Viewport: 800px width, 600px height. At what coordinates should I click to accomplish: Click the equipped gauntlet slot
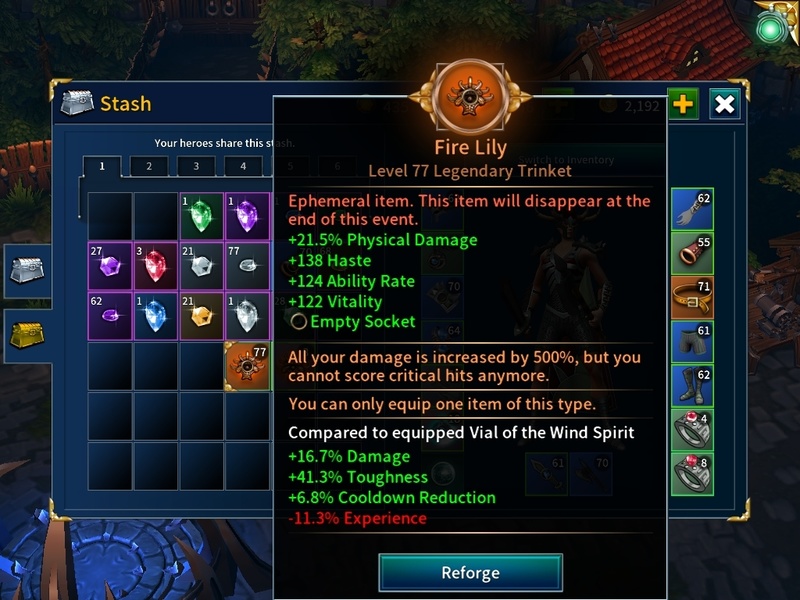tap(692, 212)
